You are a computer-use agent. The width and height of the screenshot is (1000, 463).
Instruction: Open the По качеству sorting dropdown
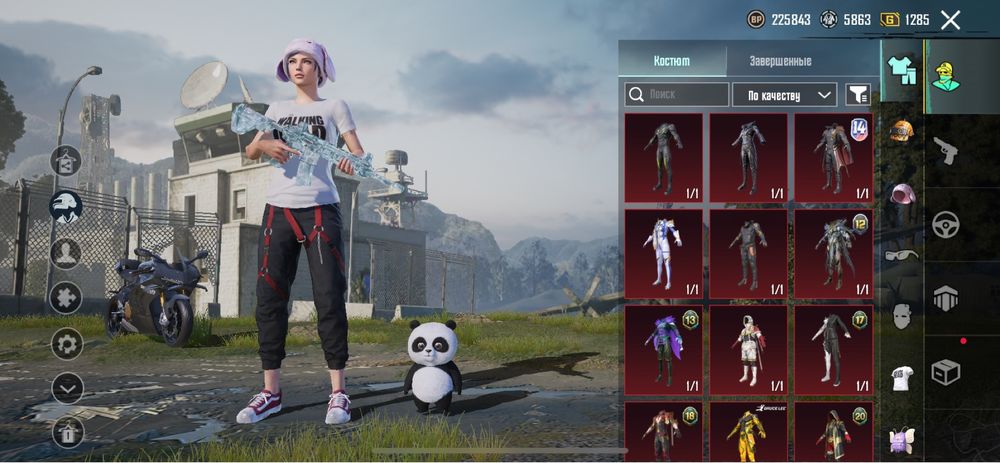click(784, 95)
